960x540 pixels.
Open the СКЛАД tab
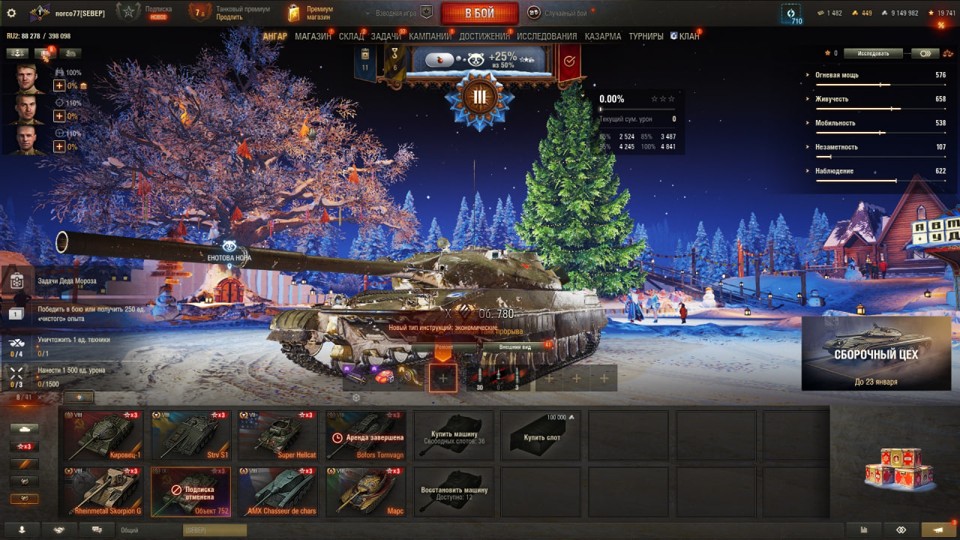352,37
